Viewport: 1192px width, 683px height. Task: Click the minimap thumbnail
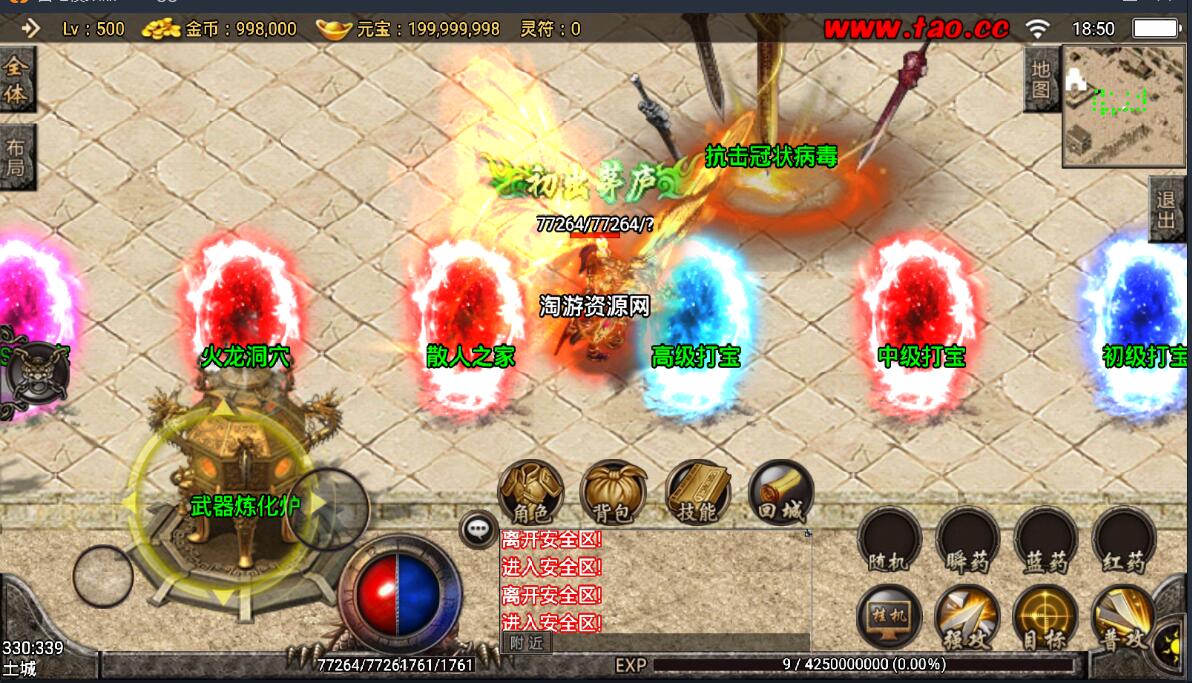coord(1124,105)
